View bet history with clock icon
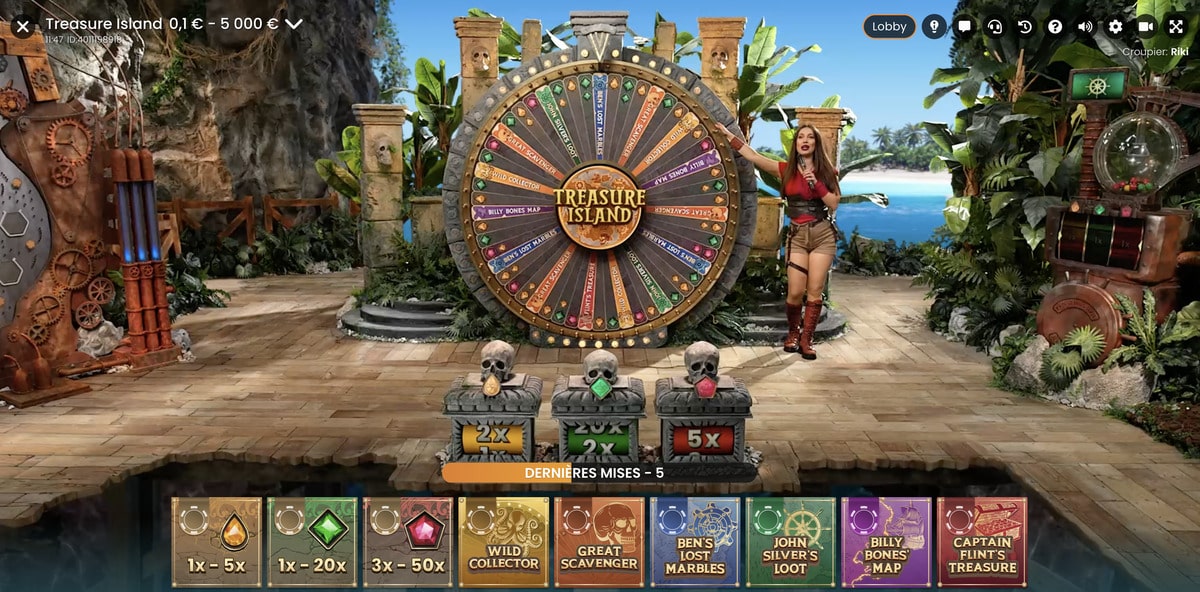The width and height of the screenshot is (1200, 592). [x=1025, y=27]
